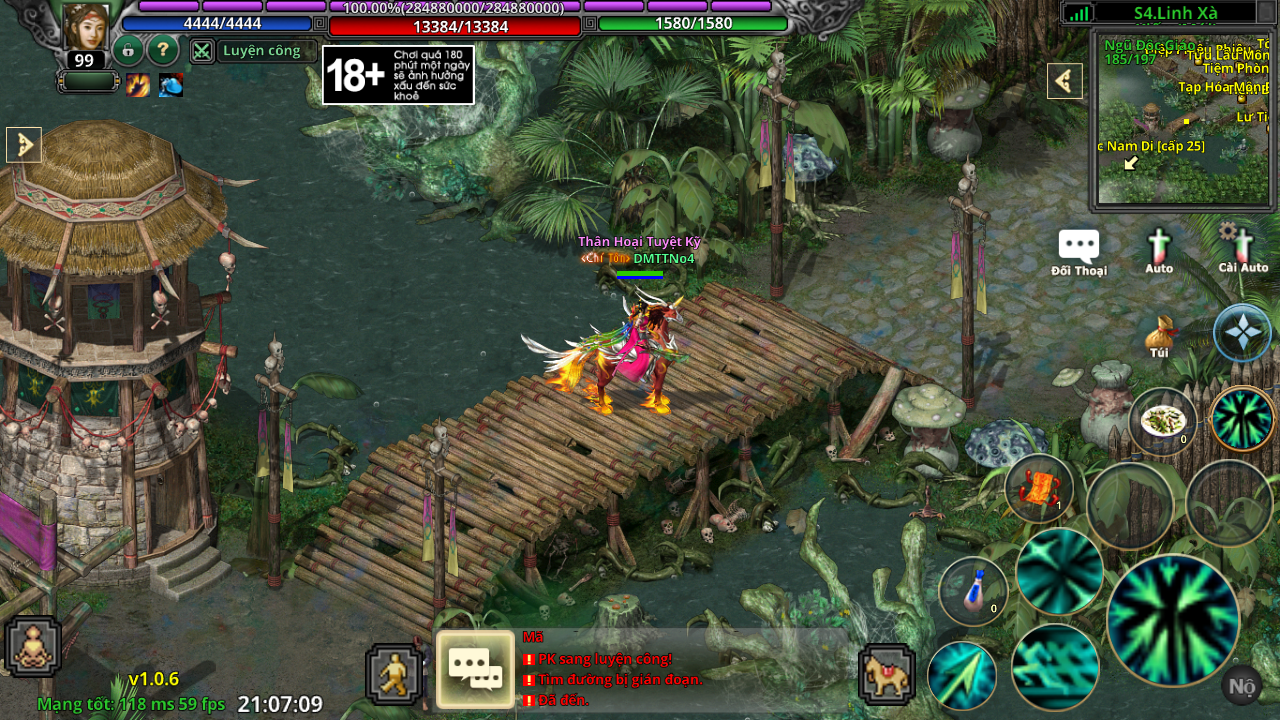Image resolution: width=1280 pixels, height=720 pixels.
Task: Toggle the green padlock beside the avatar
Action: click(127, 51)
